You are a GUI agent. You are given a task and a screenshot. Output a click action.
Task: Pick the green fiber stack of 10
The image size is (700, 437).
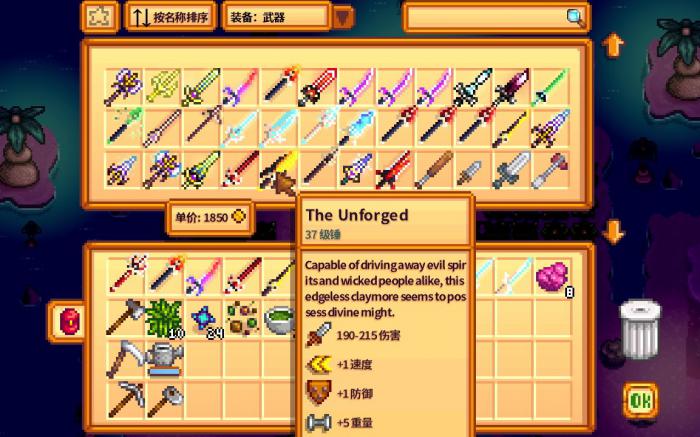point(162,318)
